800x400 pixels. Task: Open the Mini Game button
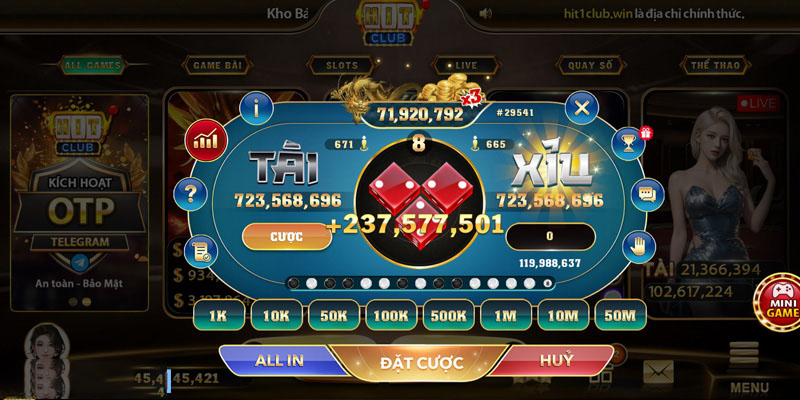click(x=777, y=300)
